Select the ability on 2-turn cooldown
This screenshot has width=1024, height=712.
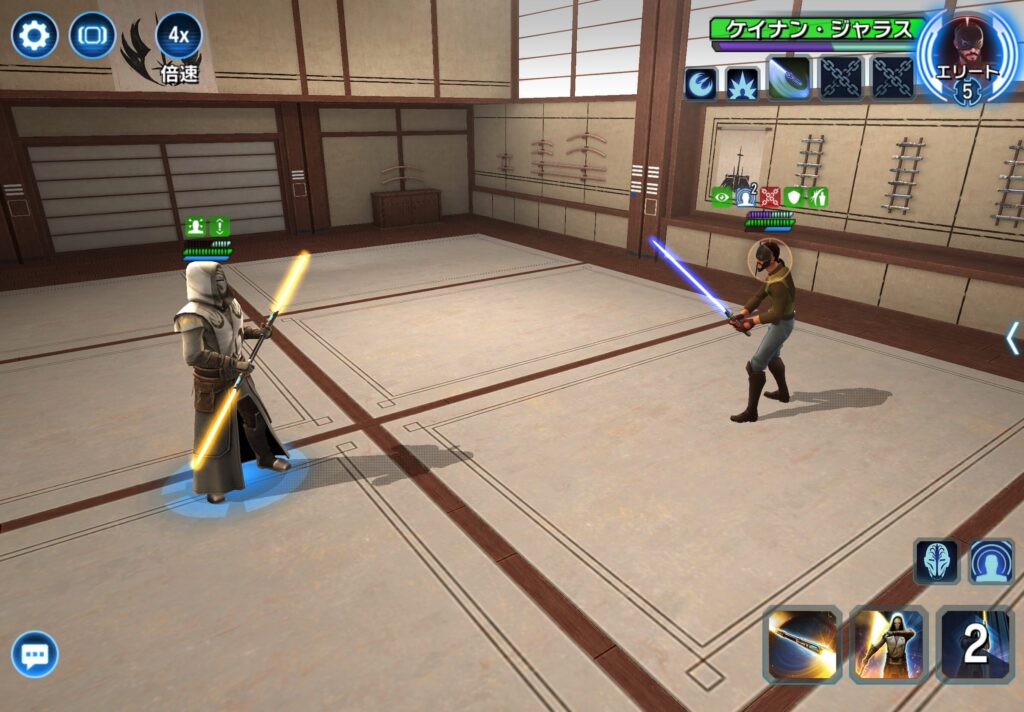point(974,645)
